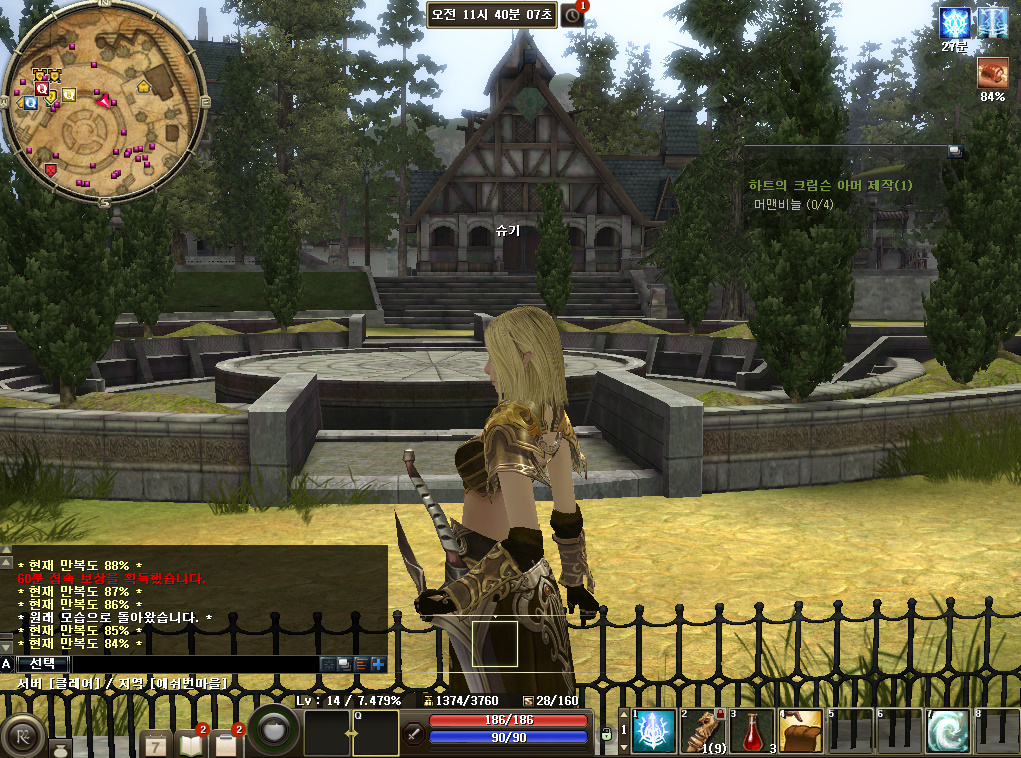This screenshot has width=1021, height=758.
Task: Activate the white swirl skill in slot 7
Action: pyautogui.click(x=947, y=731)
